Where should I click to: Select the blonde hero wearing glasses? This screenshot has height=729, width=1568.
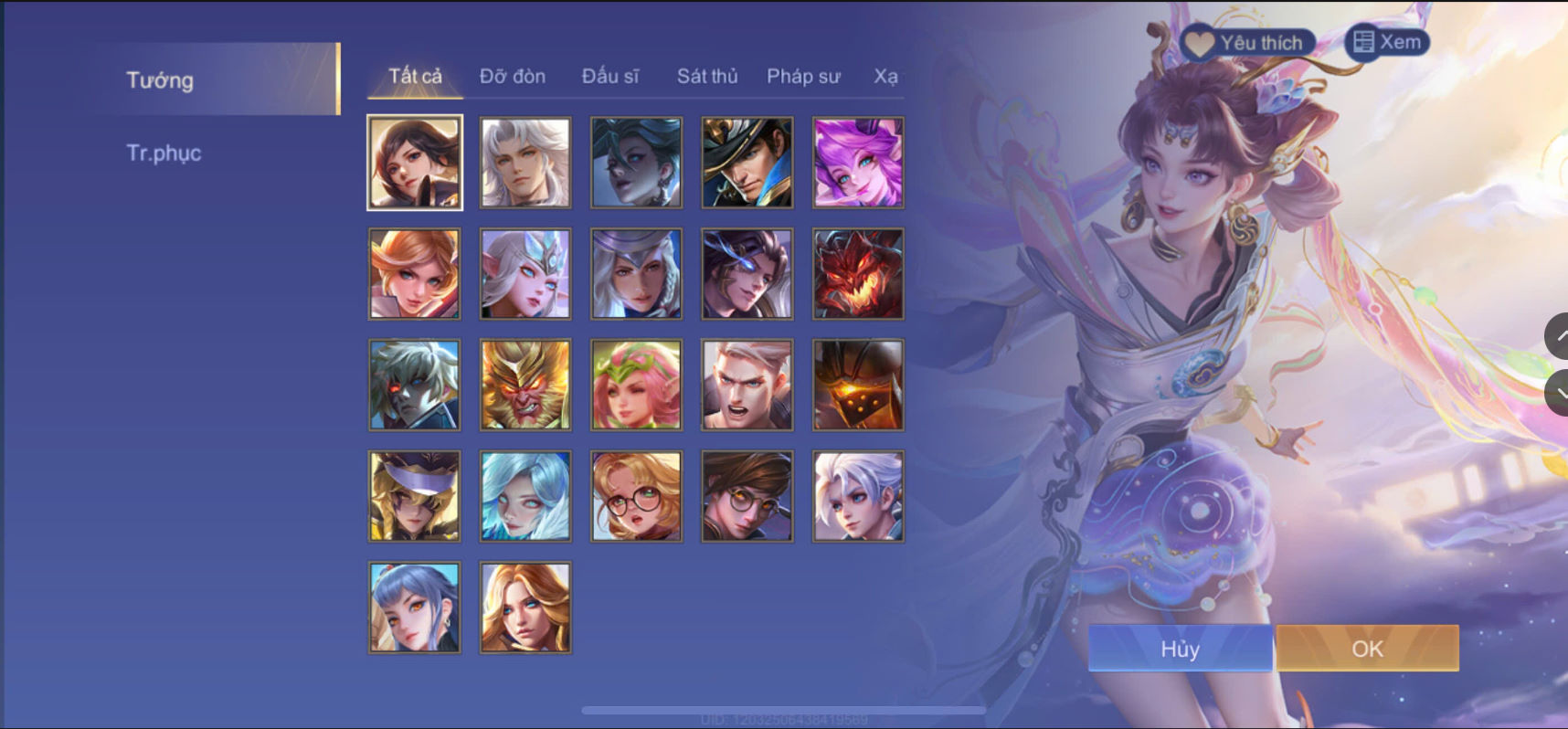coord(635,495)
